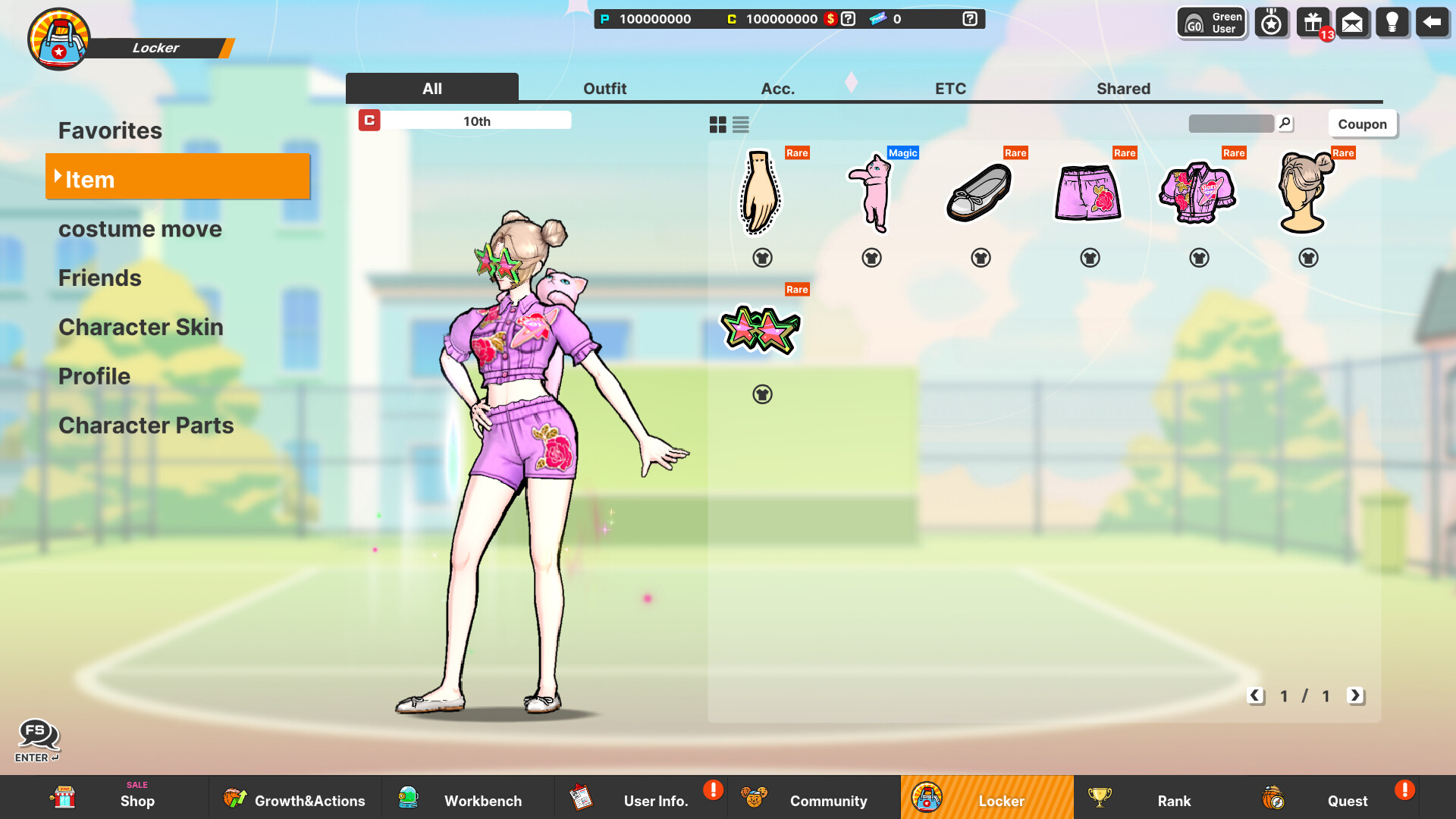Click the light bulb tips icon
The width and height of the screenshot is (1456, 819).
pyautogui.click(x=1393, y=22)
